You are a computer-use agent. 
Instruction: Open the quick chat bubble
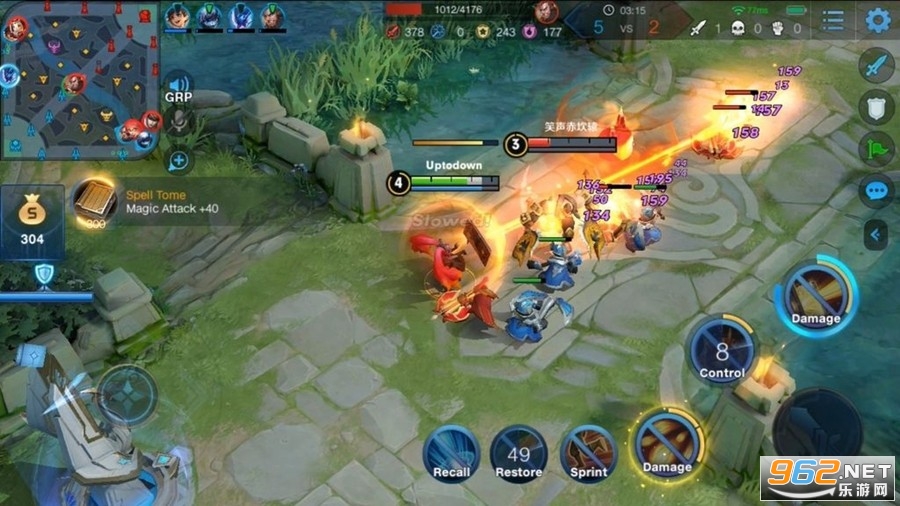tap(877, 190)
